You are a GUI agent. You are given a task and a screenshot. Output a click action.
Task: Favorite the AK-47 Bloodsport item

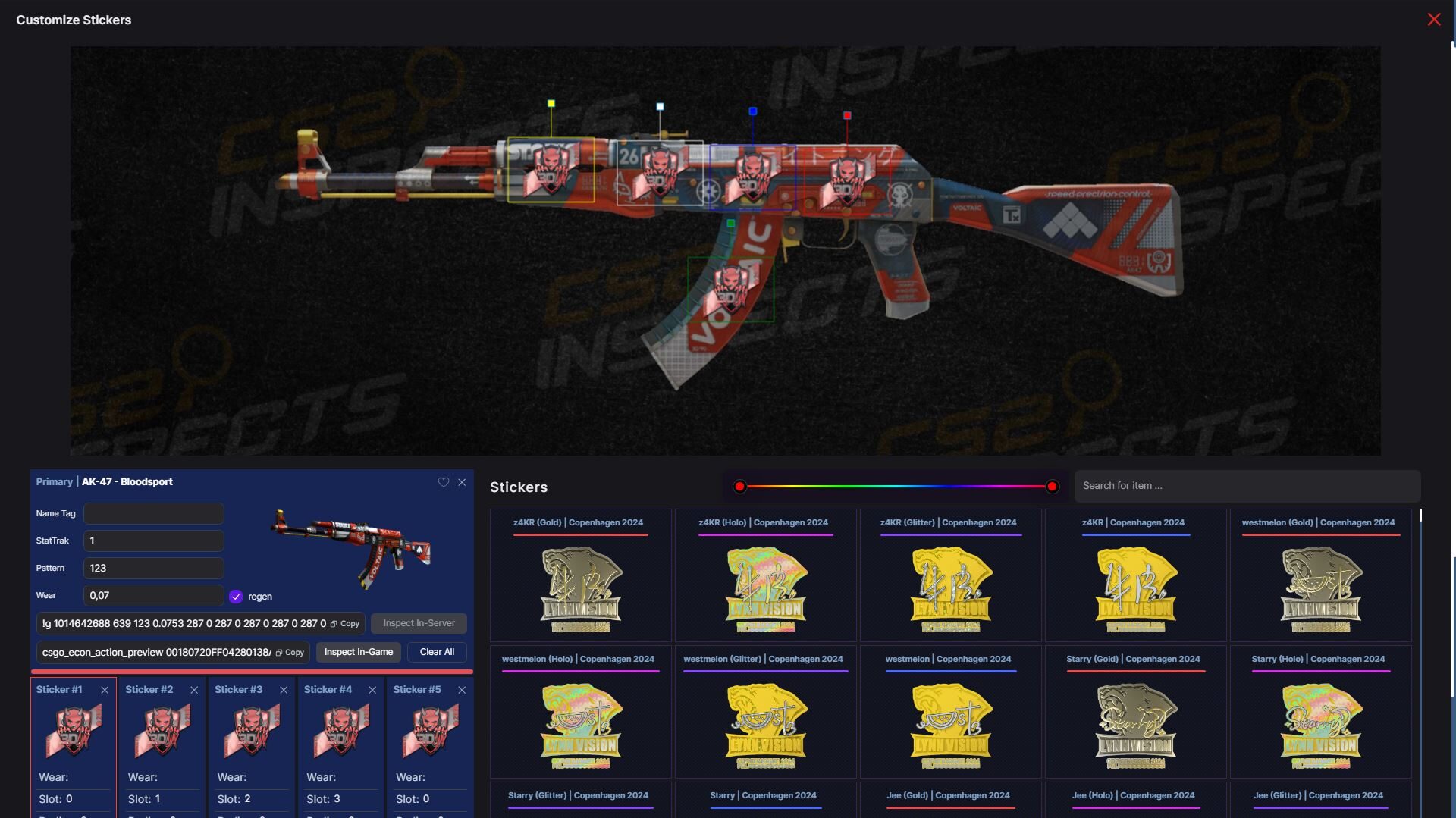[444, 482]
